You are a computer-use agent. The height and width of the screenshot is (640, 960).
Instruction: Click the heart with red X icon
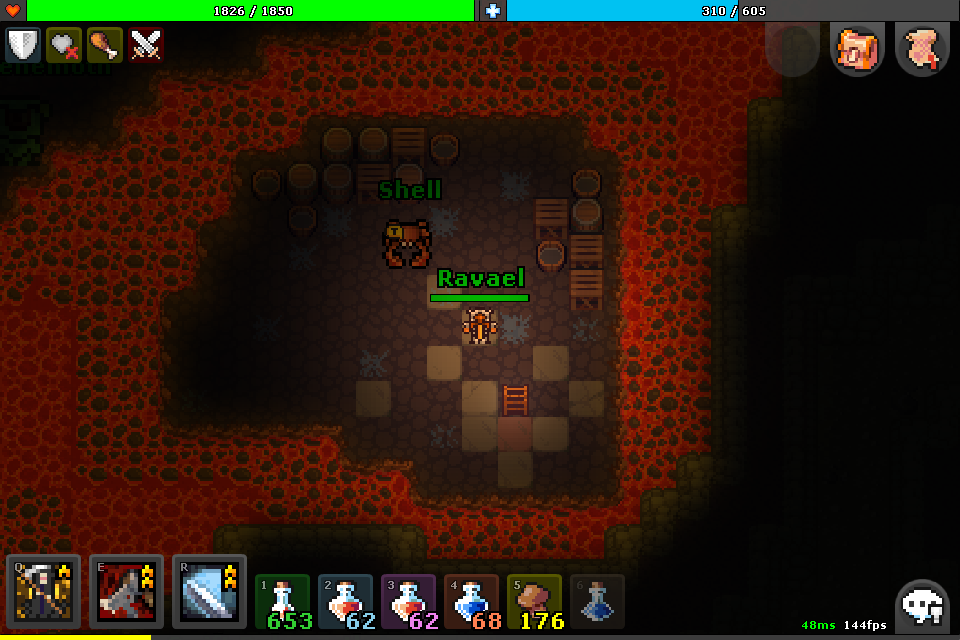tap(64, 45)
